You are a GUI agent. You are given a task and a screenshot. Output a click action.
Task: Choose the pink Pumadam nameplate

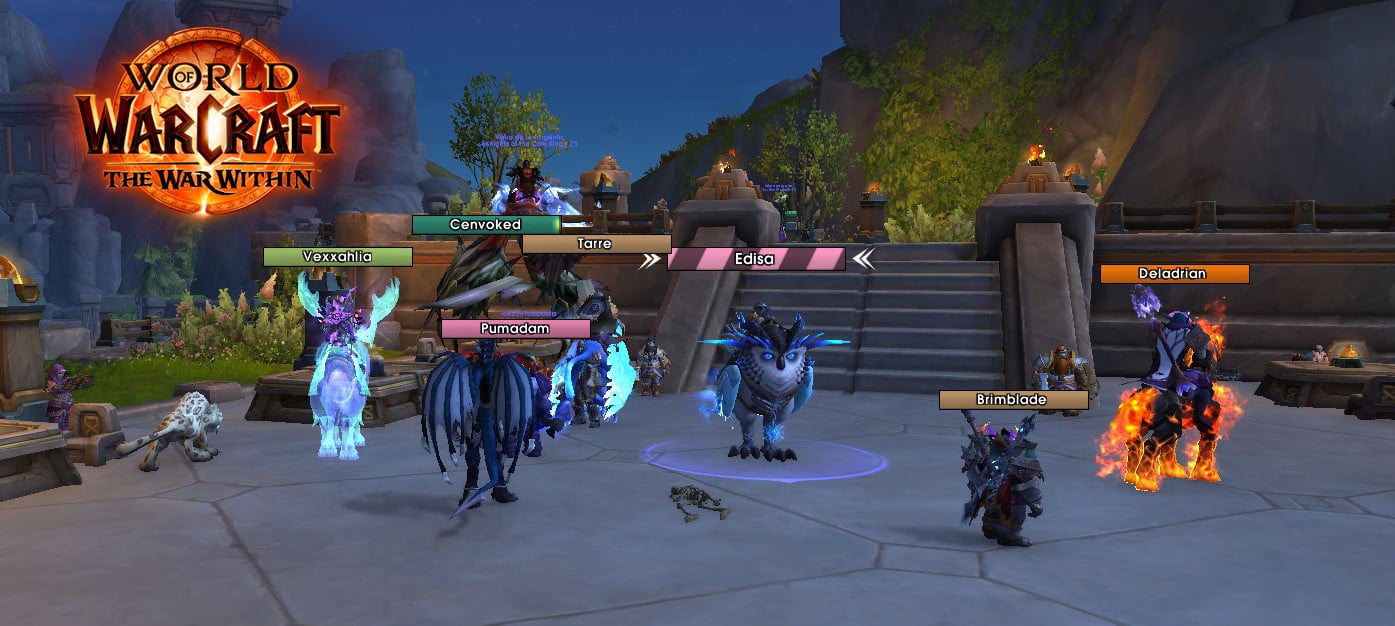(x=515, y=328)
